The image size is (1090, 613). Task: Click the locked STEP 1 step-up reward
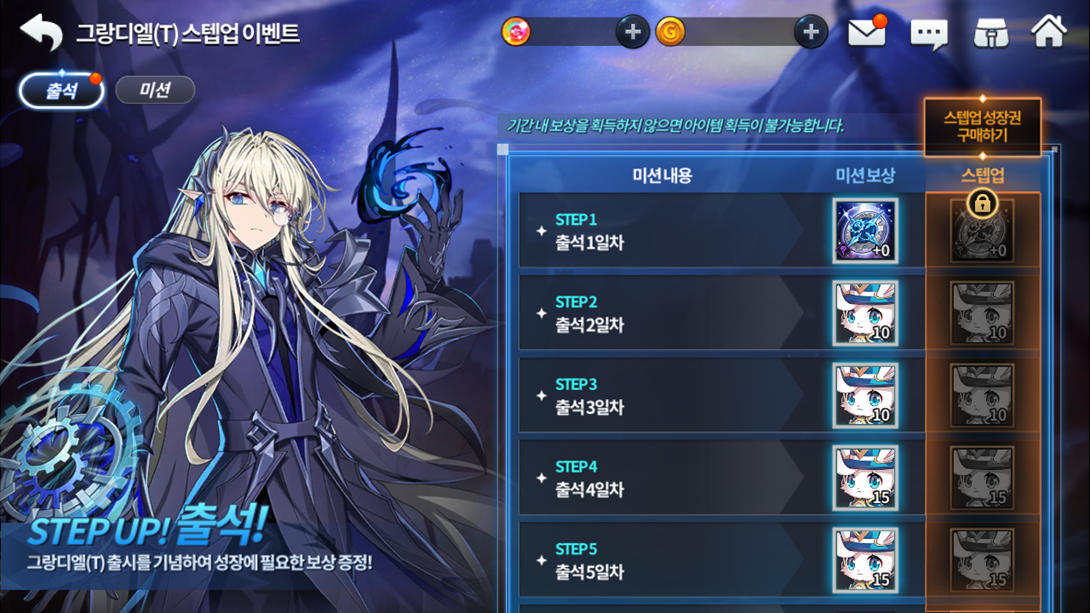point(982,230)
